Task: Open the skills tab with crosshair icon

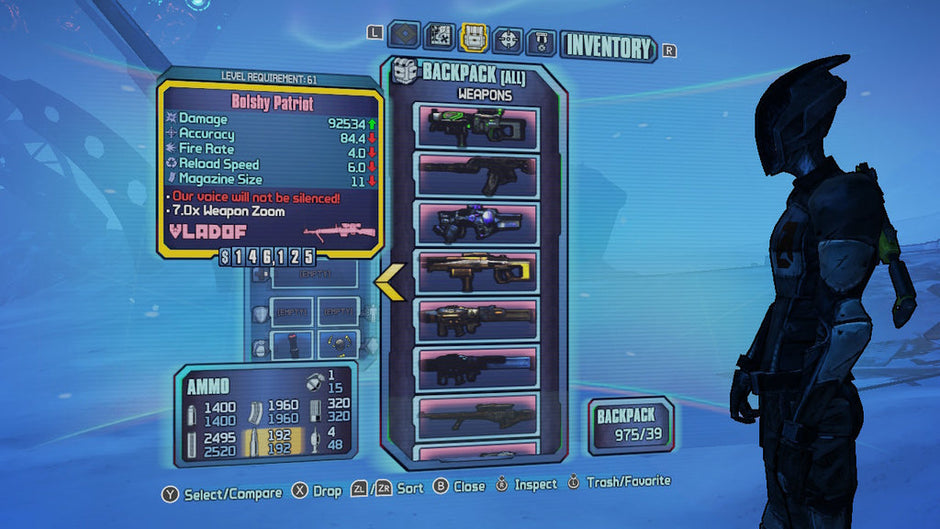Action: 508,39
